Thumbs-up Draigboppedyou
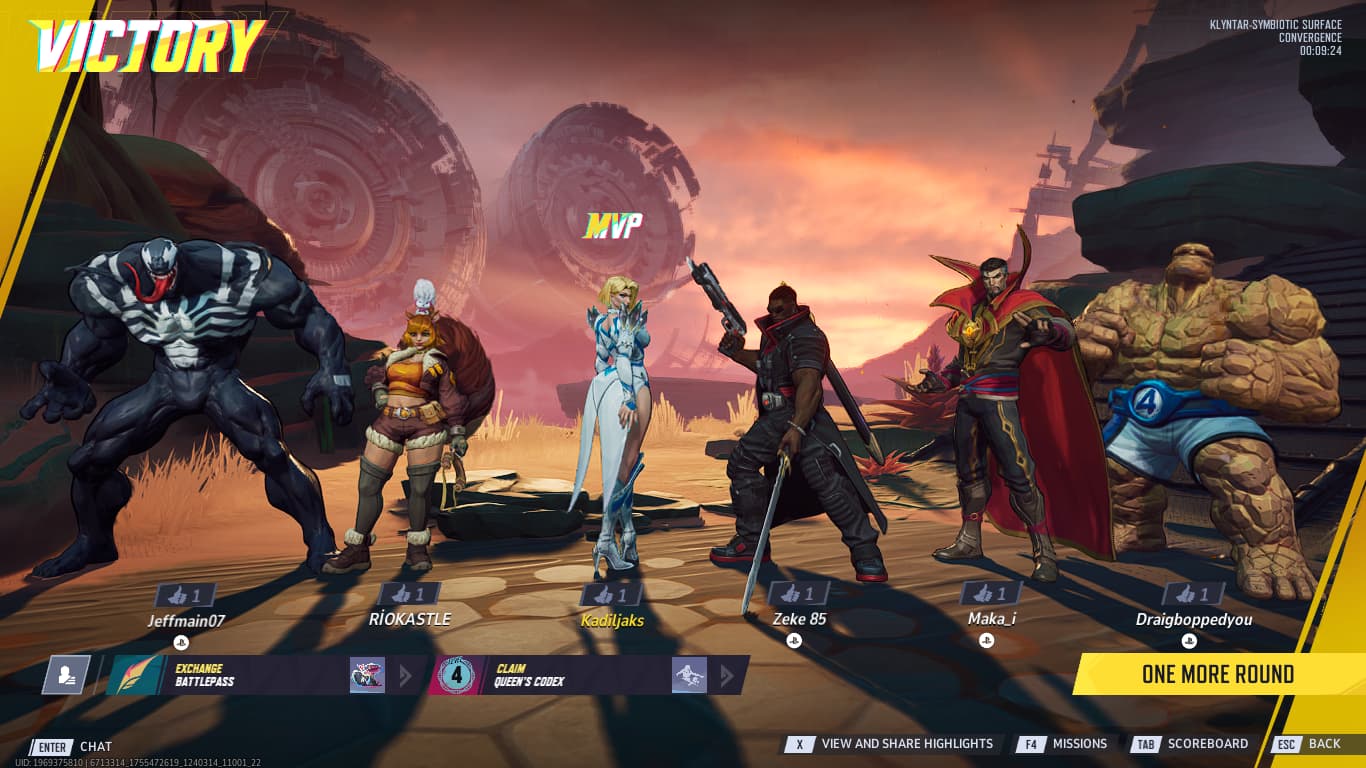The image size is (1366, 768). click(x=1193, y=594)
